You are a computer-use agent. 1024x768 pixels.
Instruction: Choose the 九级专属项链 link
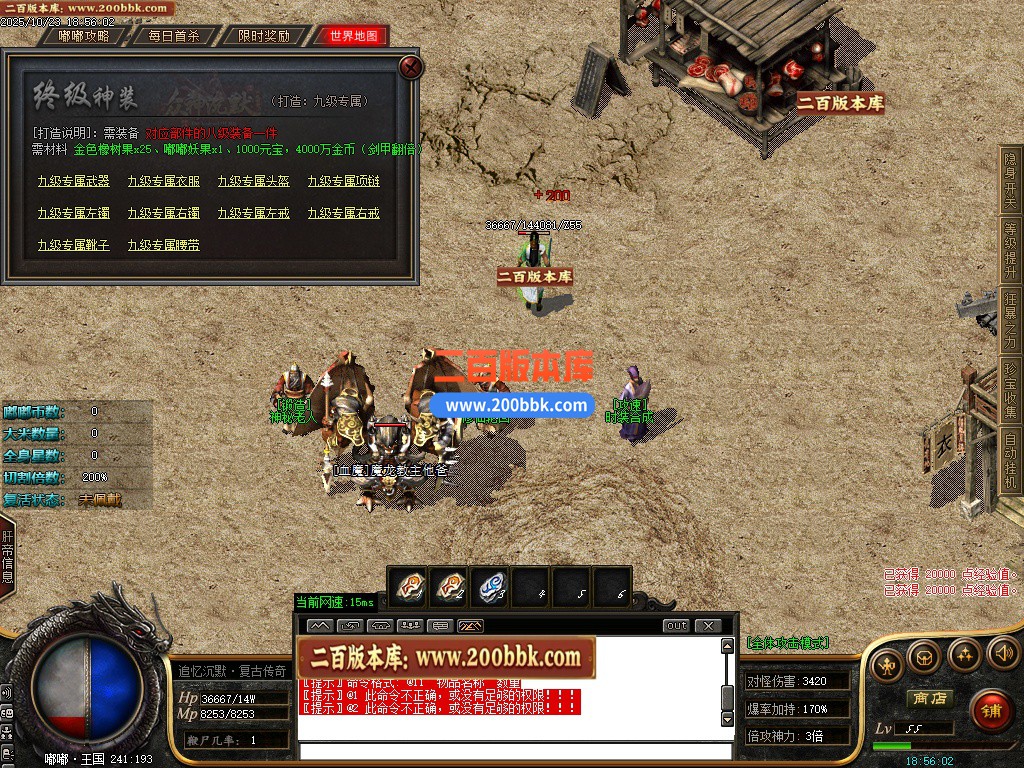(344, 181)
